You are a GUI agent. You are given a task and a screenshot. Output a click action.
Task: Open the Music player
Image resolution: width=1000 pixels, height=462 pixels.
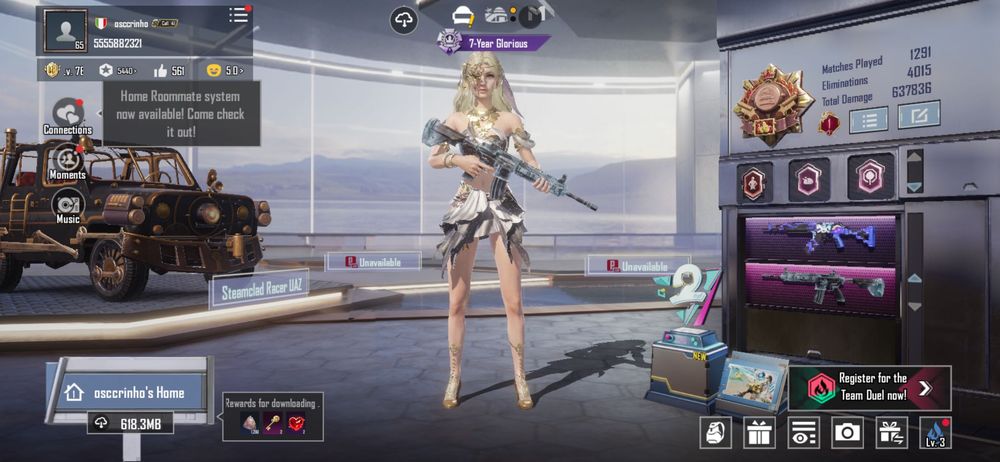coord(68,206)
